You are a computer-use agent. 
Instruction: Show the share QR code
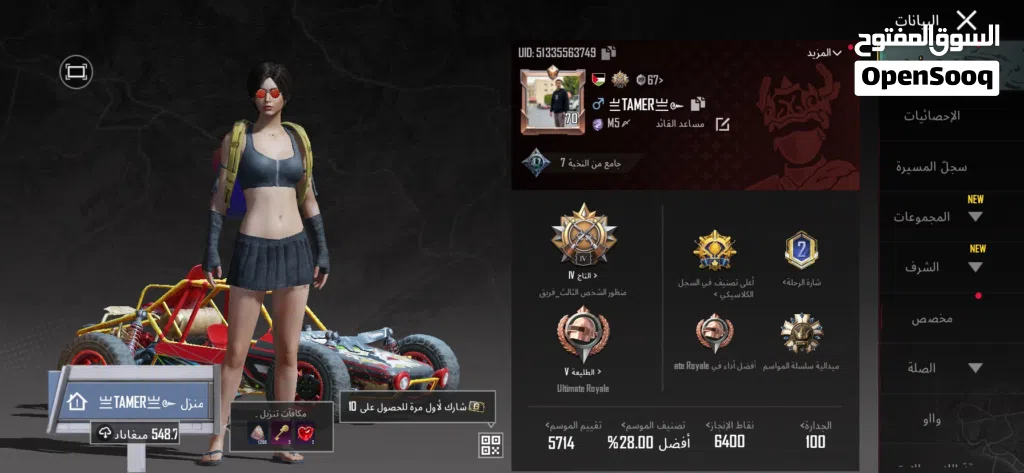click(490, 445)
